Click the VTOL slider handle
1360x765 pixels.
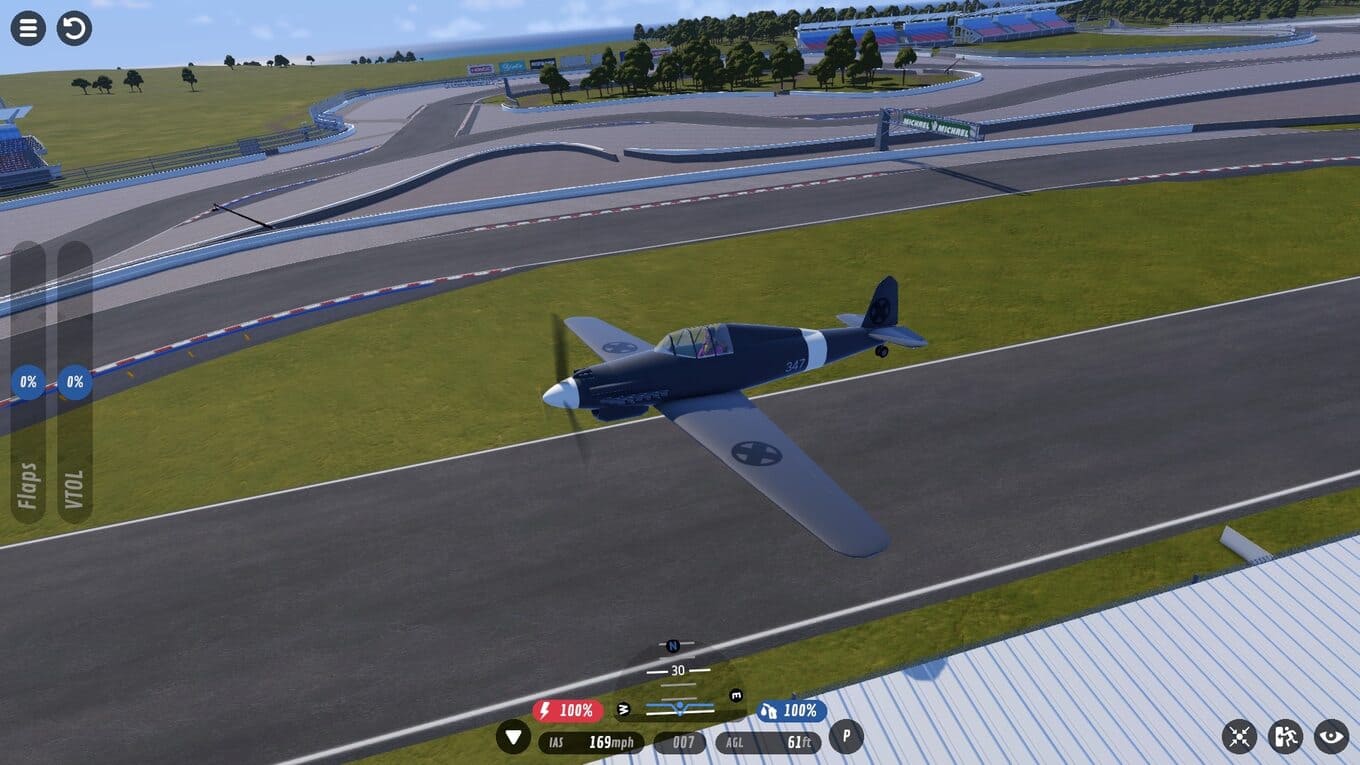point(75,382)
